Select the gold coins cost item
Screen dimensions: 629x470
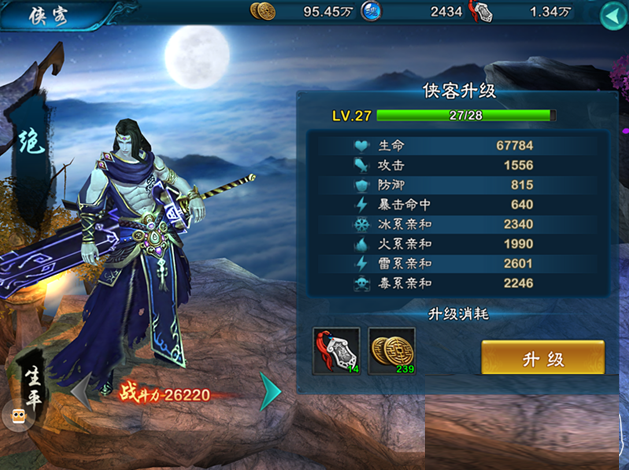(391, 351)
